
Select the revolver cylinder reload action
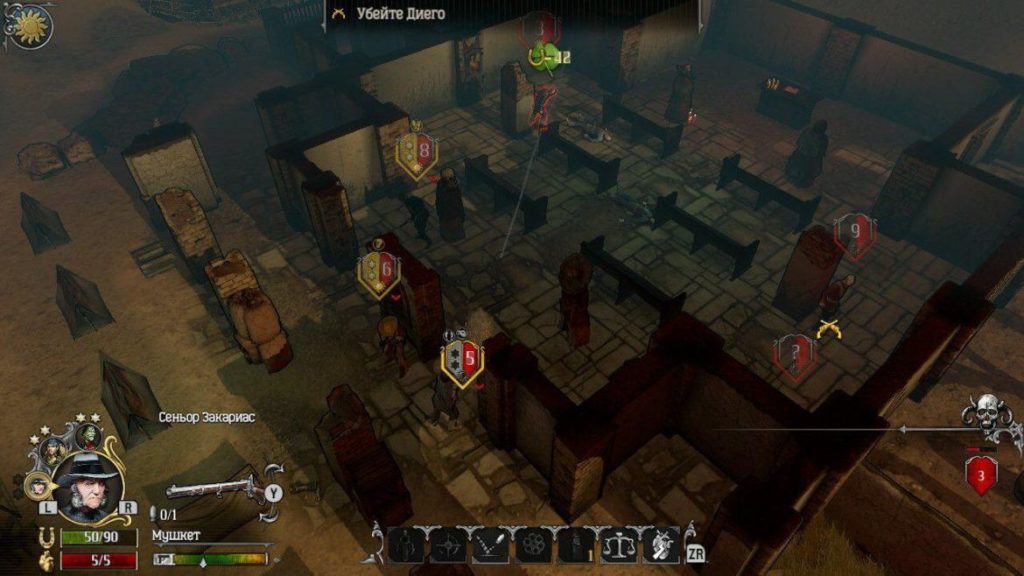point(534,545)
